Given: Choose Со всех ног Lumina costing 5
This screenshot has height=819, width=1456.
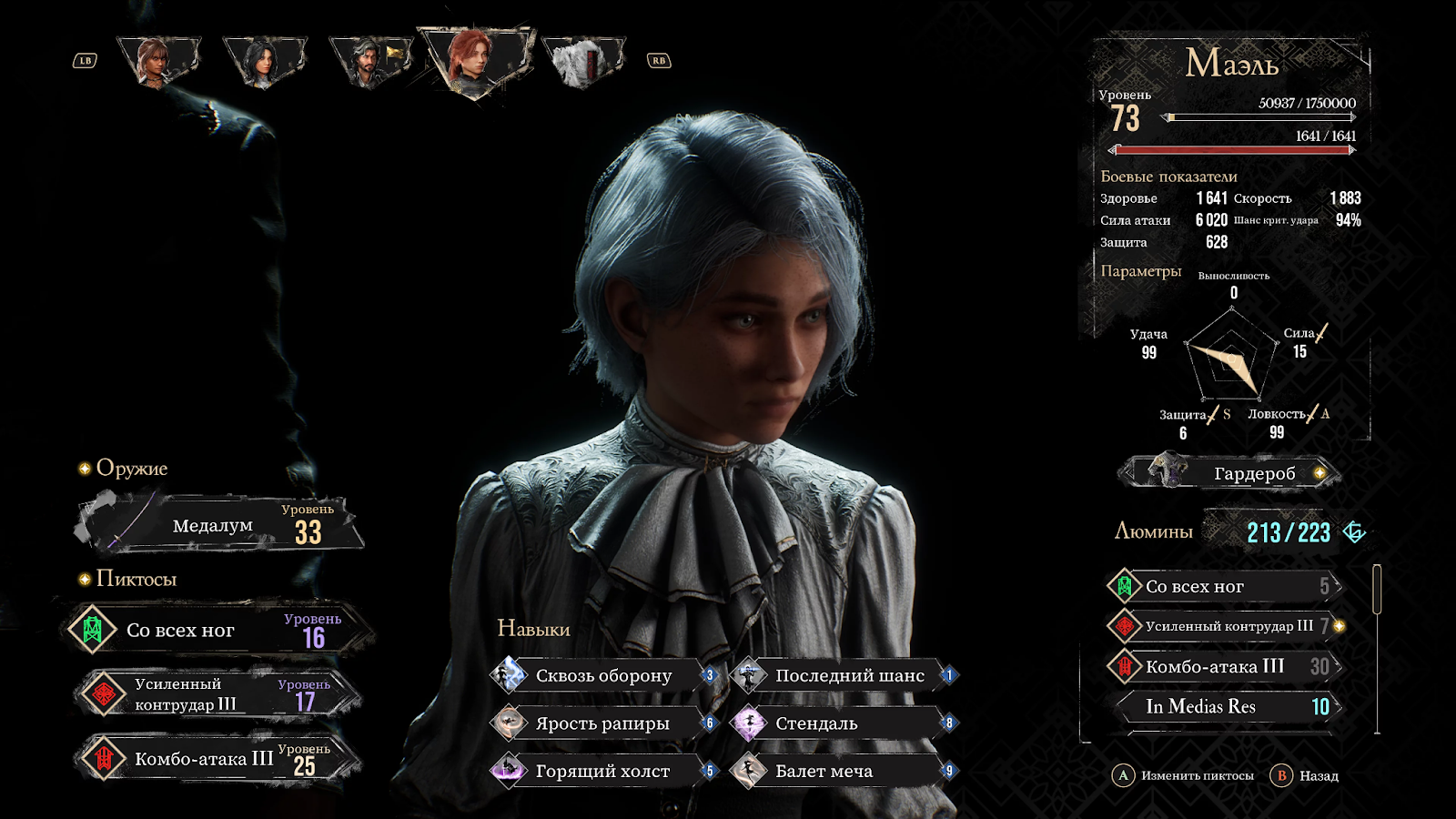Looking at the screenshot, I should (x=1225, y=587).
